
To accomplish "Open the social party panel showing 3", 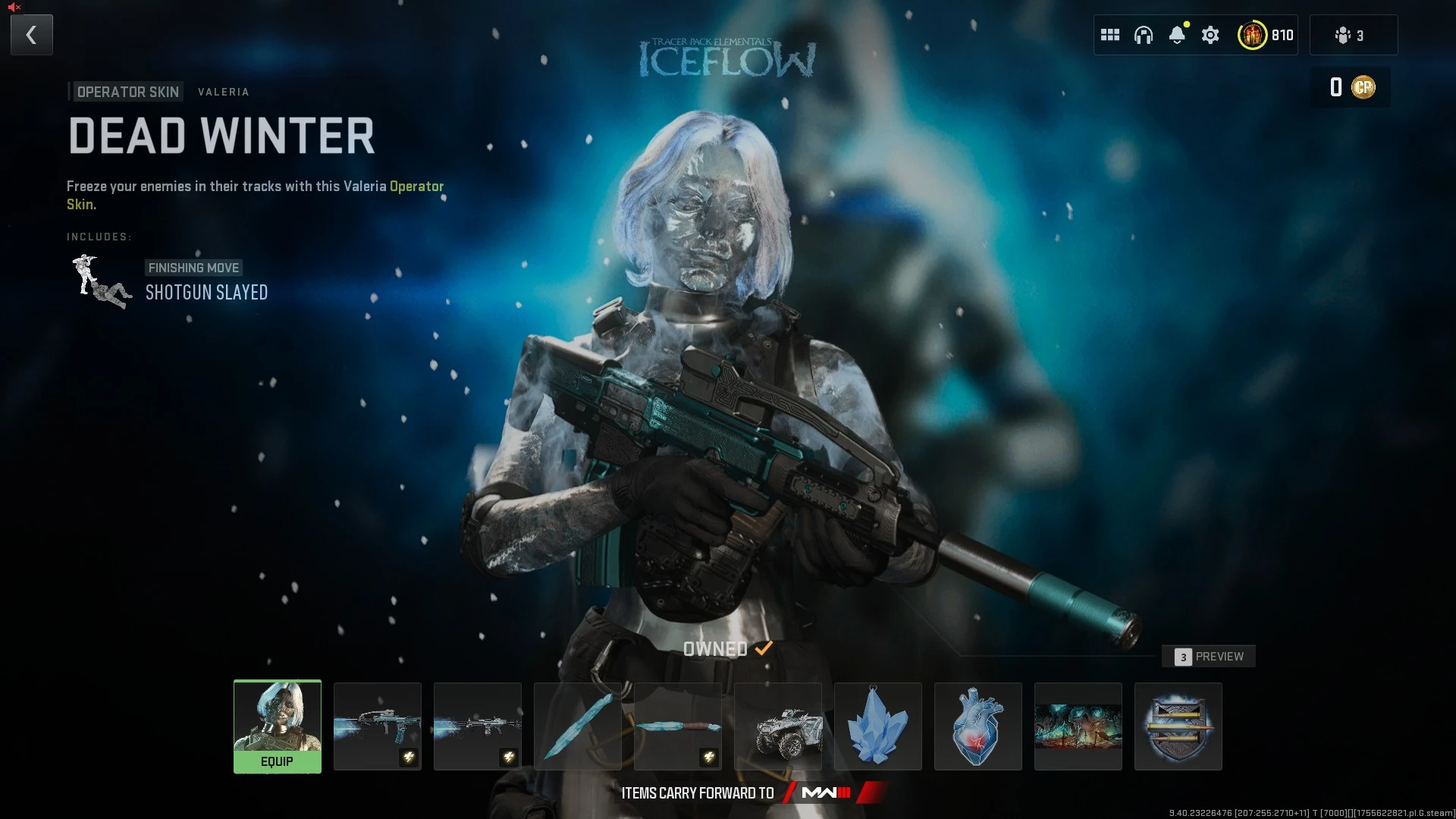I will [x=1354, y=34].
